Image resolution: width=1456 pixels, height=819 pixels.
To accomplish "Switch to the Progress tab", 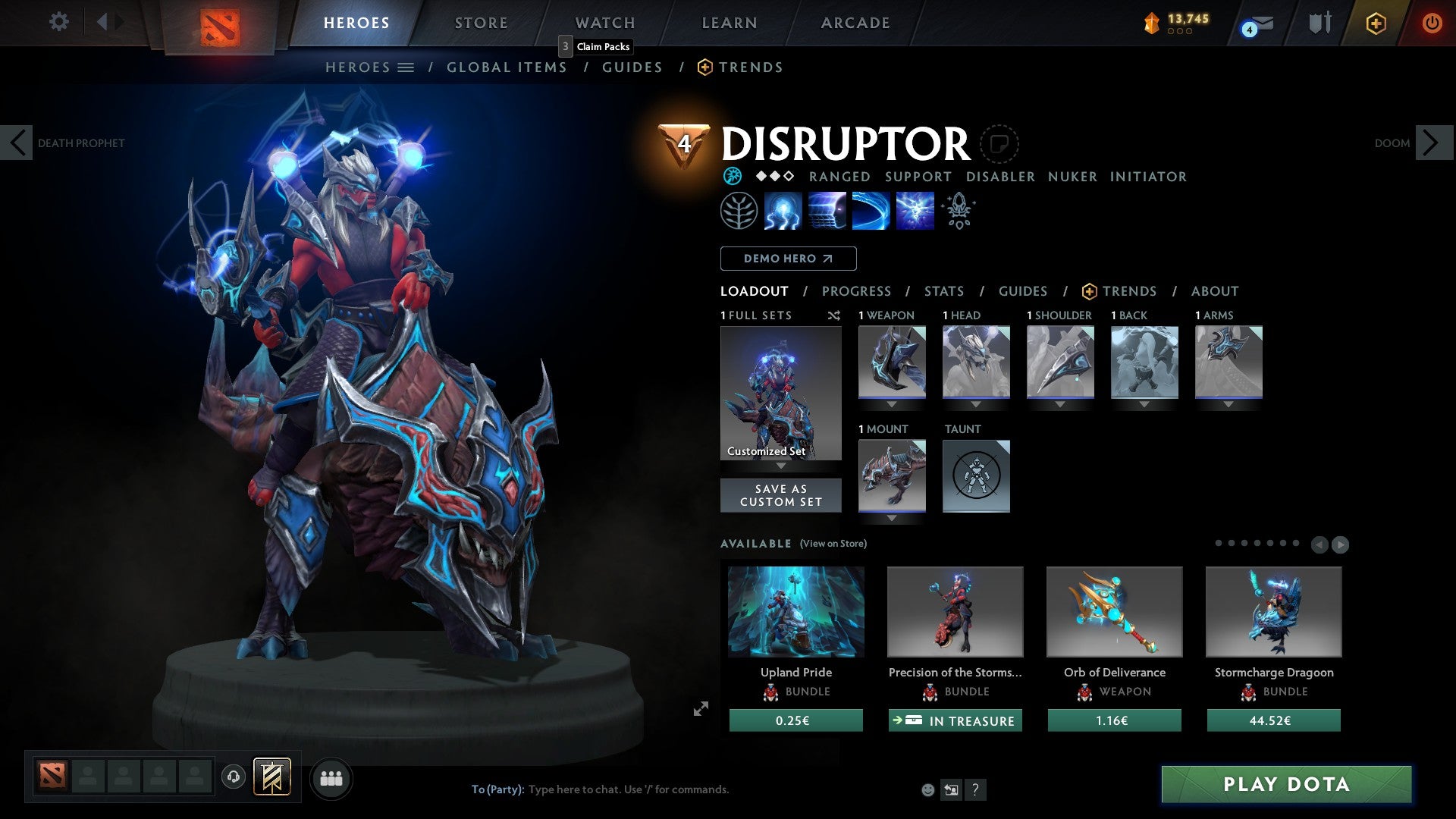I will pyautogui.click(x=857, y=291).
